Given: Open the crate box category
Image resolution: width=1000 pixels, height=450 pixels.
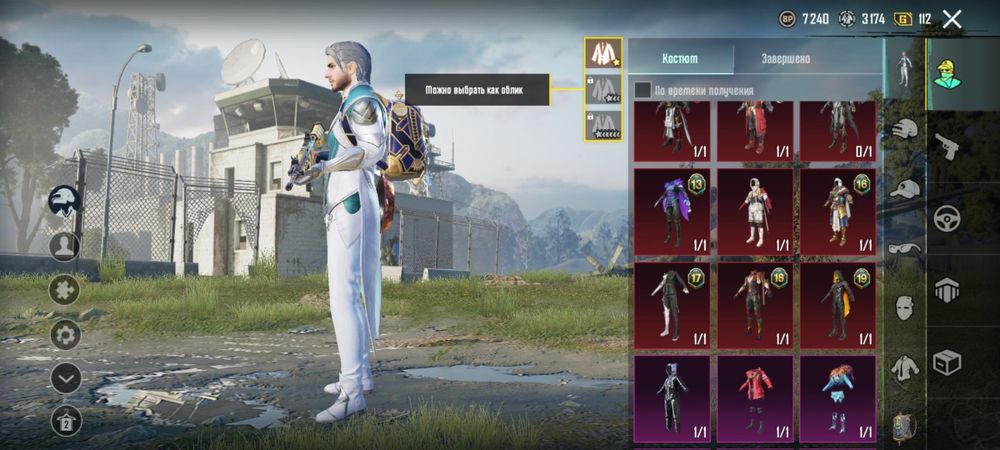Looking at the screenshot, I should pyautogui.click(x=946, y=362).
